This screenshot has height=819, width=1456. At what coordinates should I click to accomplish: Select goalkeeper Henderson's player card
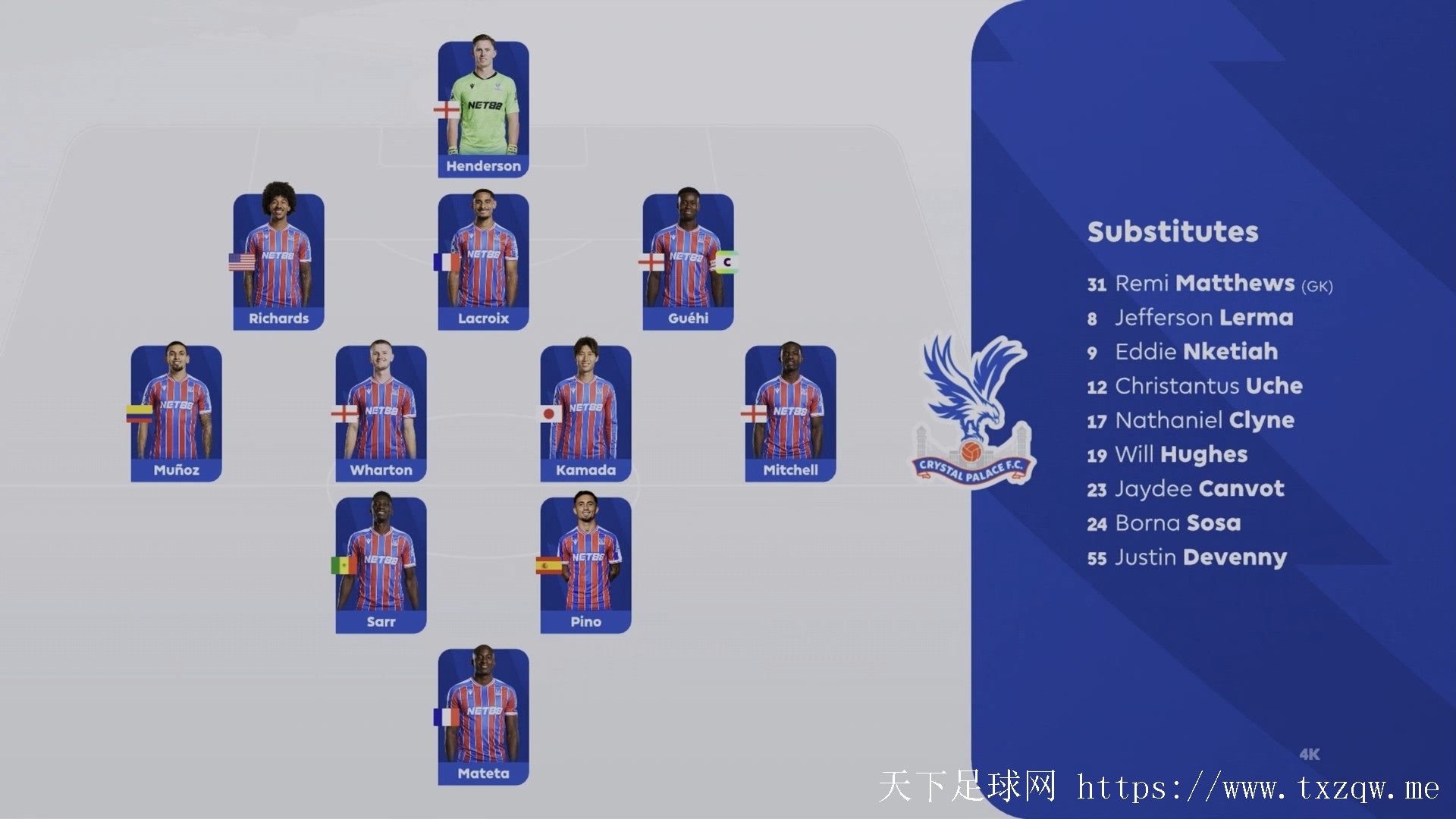point(483,109)
